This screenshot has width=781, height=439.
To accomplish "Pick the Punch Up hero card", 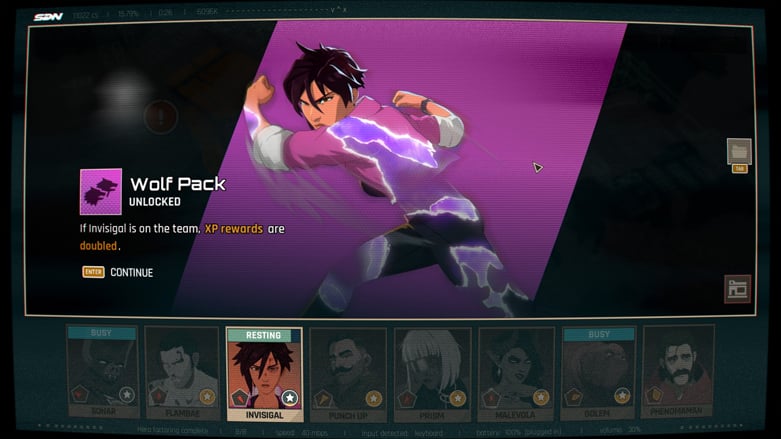I will [x=347, y=372].
